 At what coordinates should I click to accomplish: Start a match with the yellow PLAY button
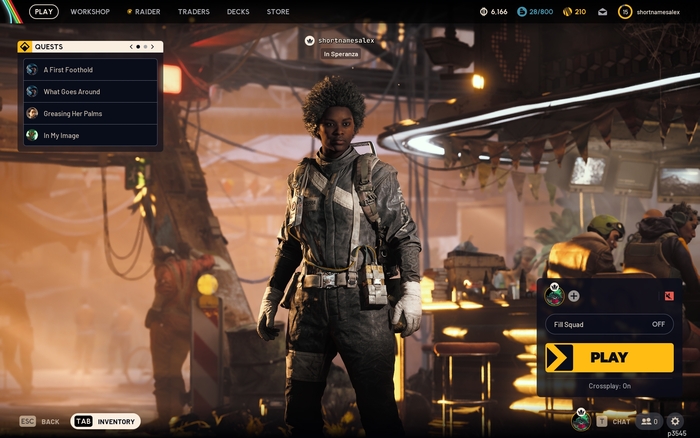pos(609,357)
